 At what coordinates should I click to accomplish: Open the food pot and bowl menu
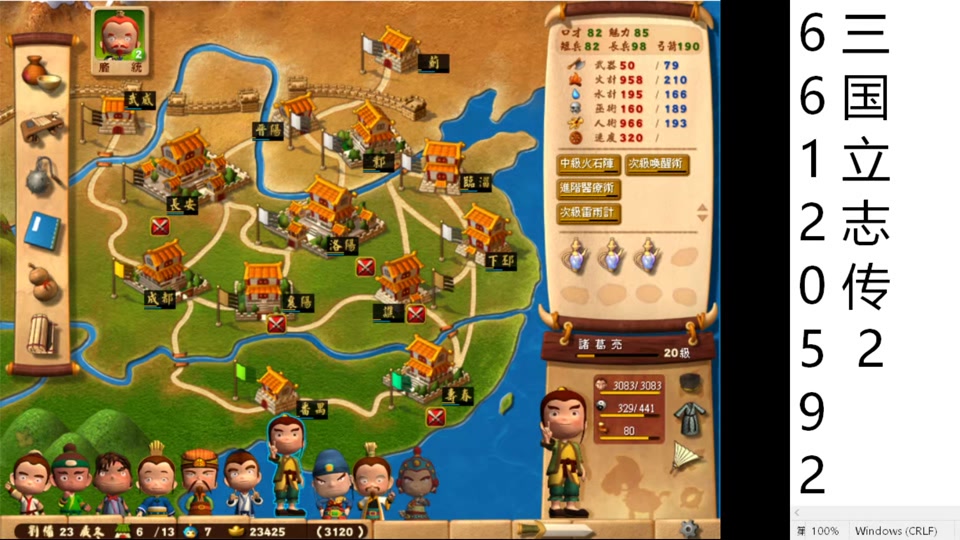point(41,75)
